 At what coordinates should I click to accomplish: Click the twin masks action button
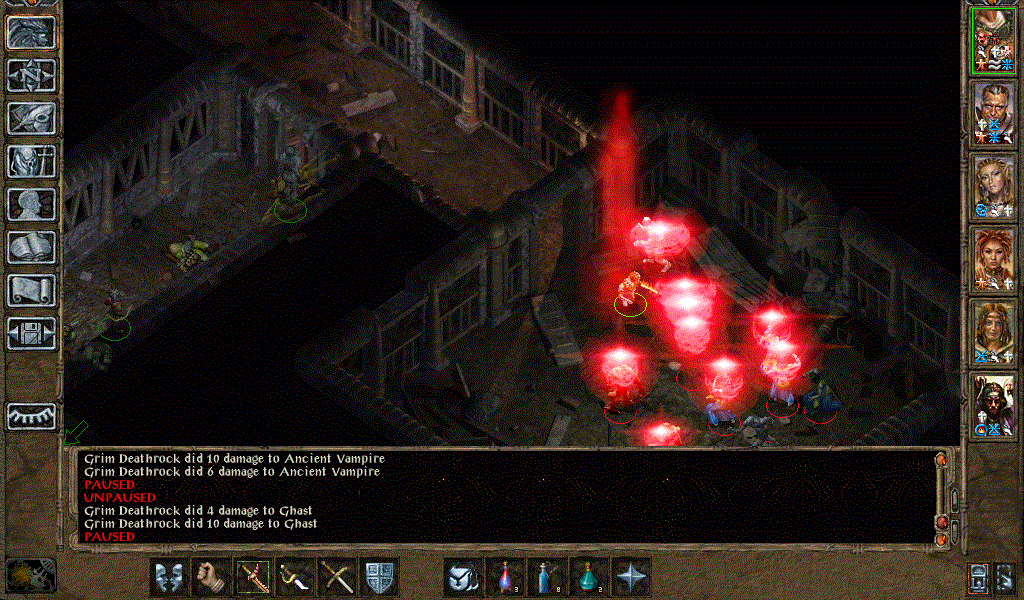[169, 576]
